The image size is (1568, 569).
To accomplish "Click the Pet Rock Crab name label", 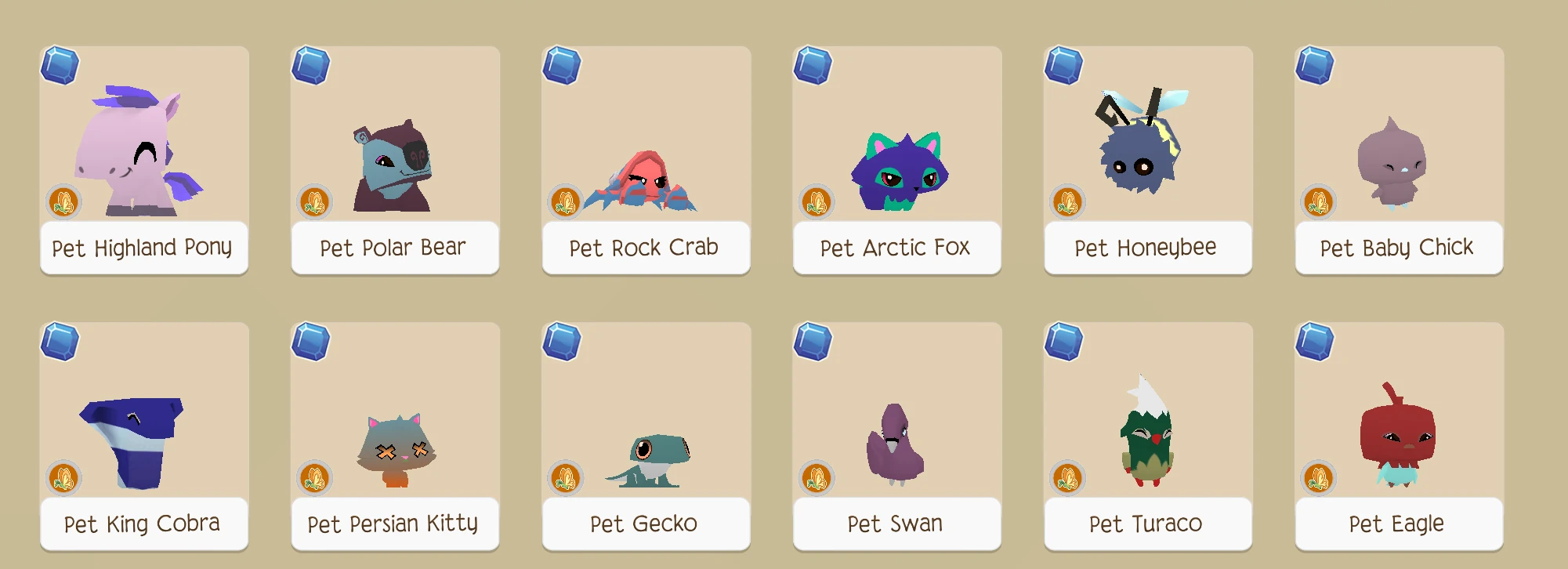I will click(x=645, y=247).
